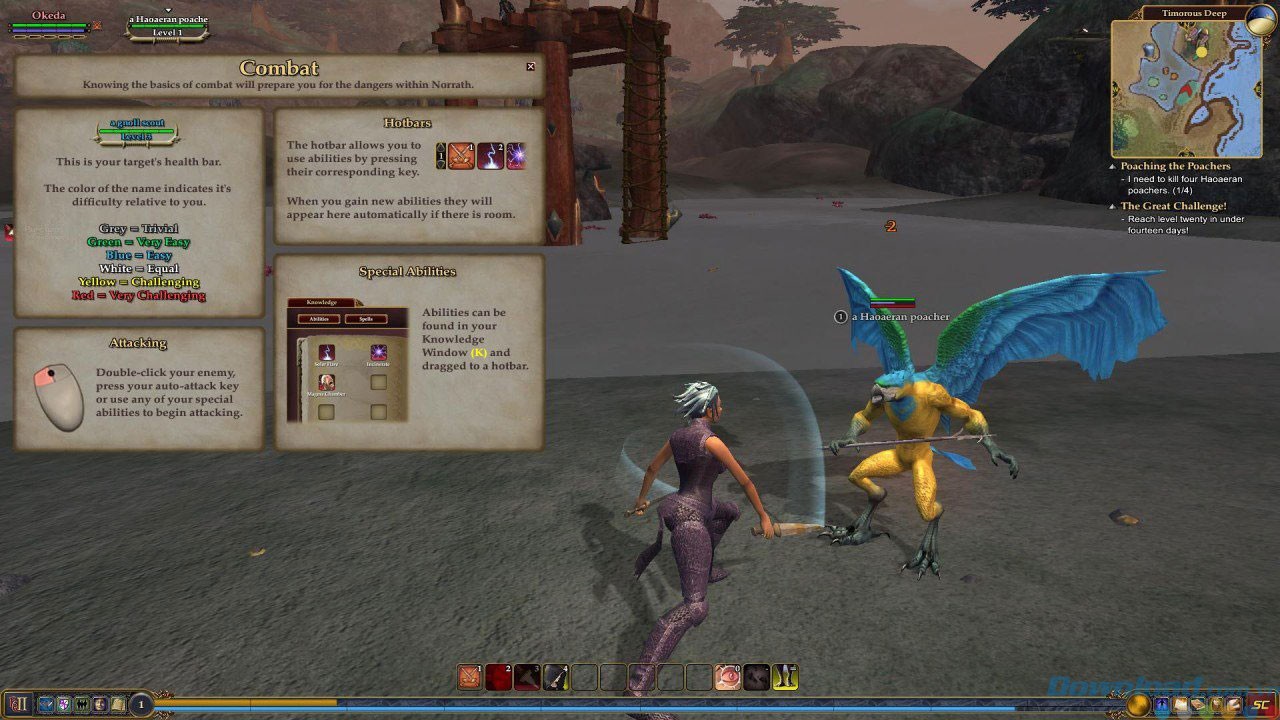Image resolution: width=1280 pixels, height=720 pixels.
Task: Activate the crossed swords auto-attack hotbar slot
Action: point(470,677)
